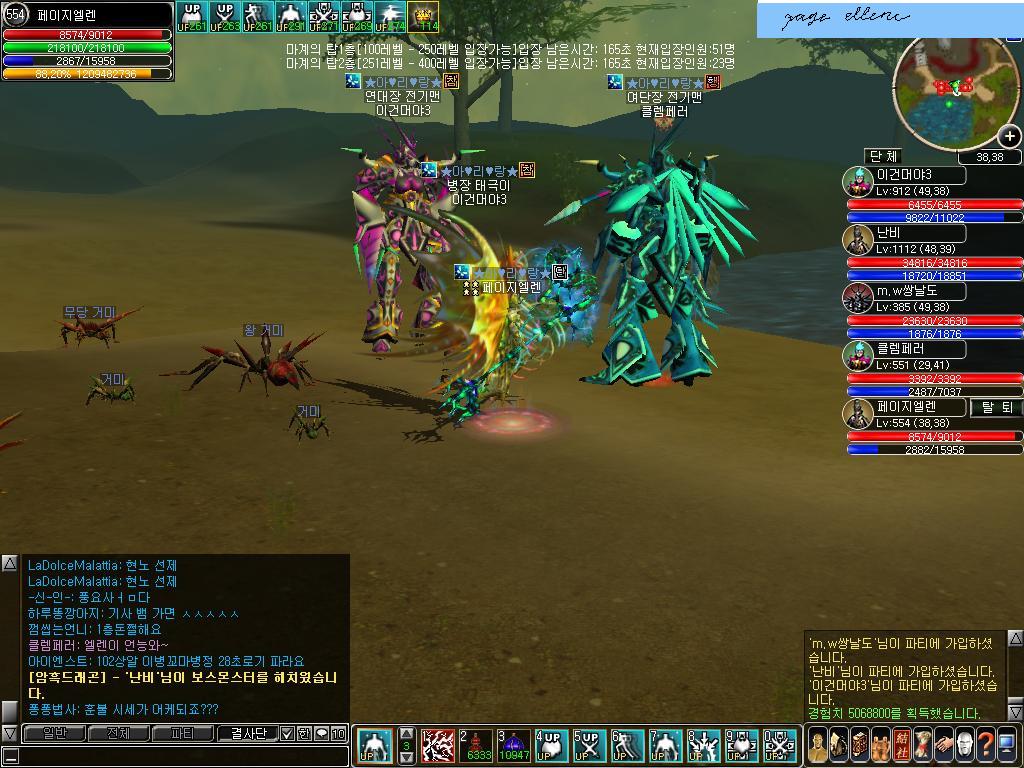Open the 파티 chat tab
The height and width of the screenshot is (768, 1024).
pos(182,733)
